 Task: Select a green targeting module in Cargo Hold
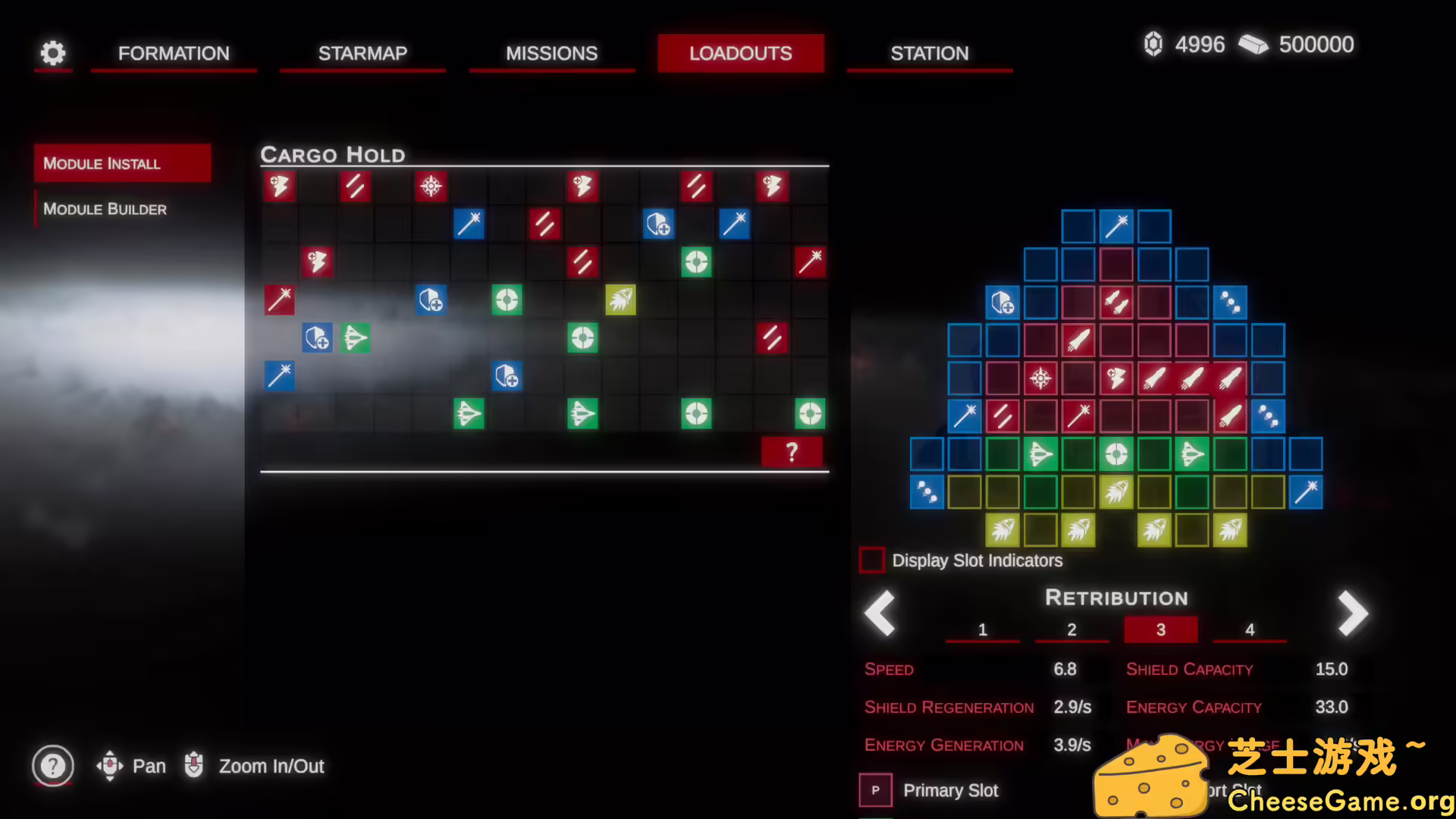coord(507,300)
